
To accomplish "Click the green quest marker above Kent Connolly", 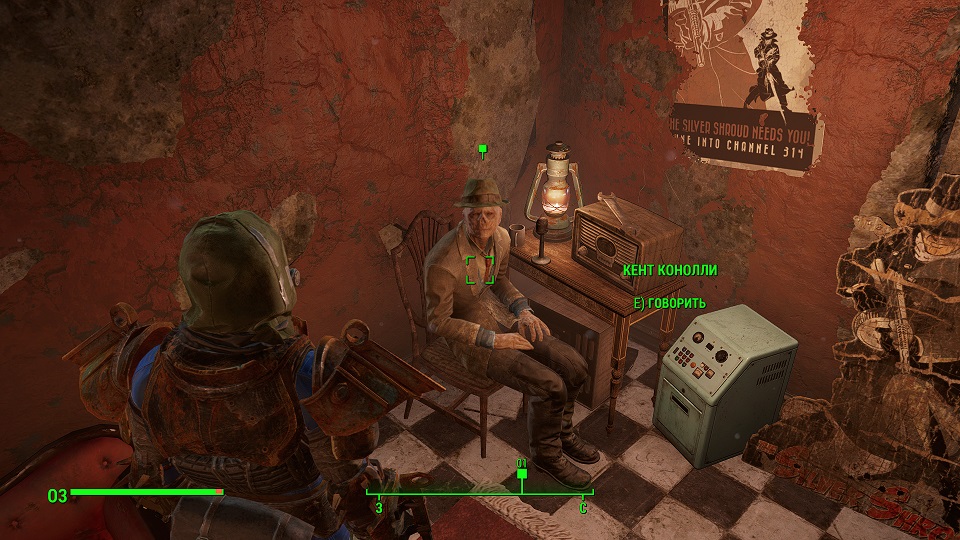I will click(x=482, y=151).
